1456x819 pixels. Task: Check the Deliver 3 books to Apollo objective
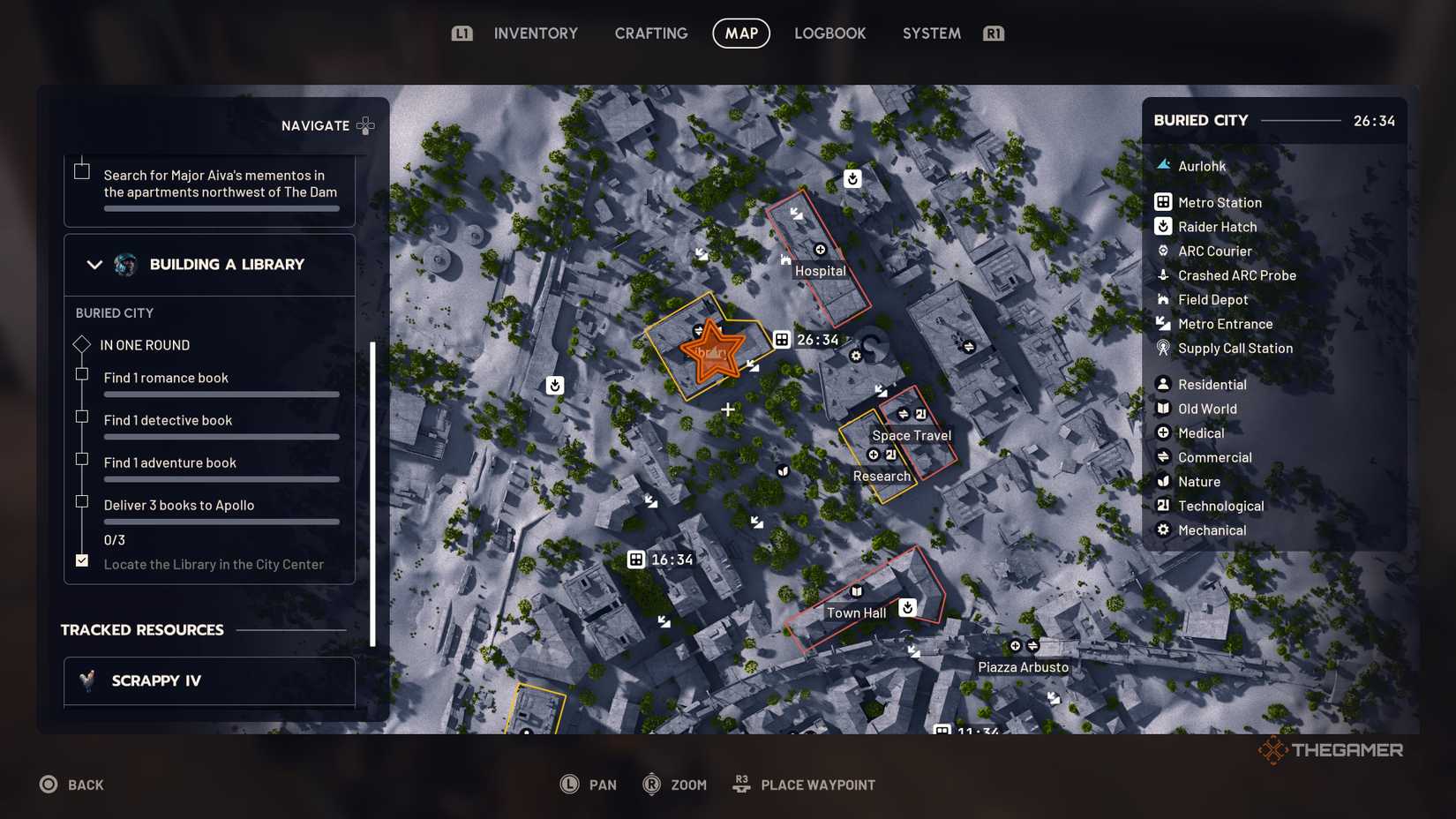[x=81, y=501]
